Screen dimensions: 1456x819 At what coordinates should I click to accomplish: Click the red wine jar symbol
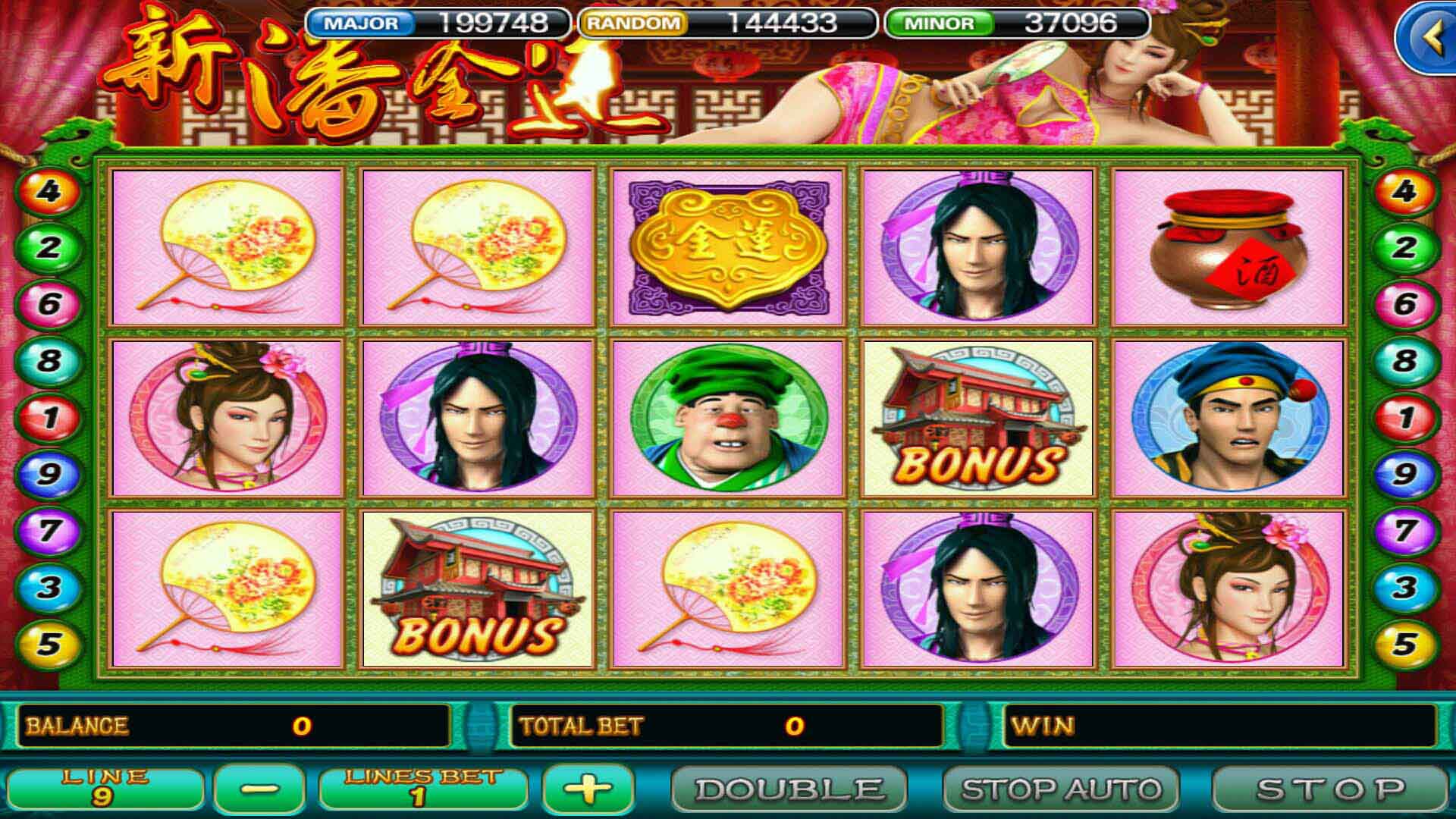pos(1232,250)
